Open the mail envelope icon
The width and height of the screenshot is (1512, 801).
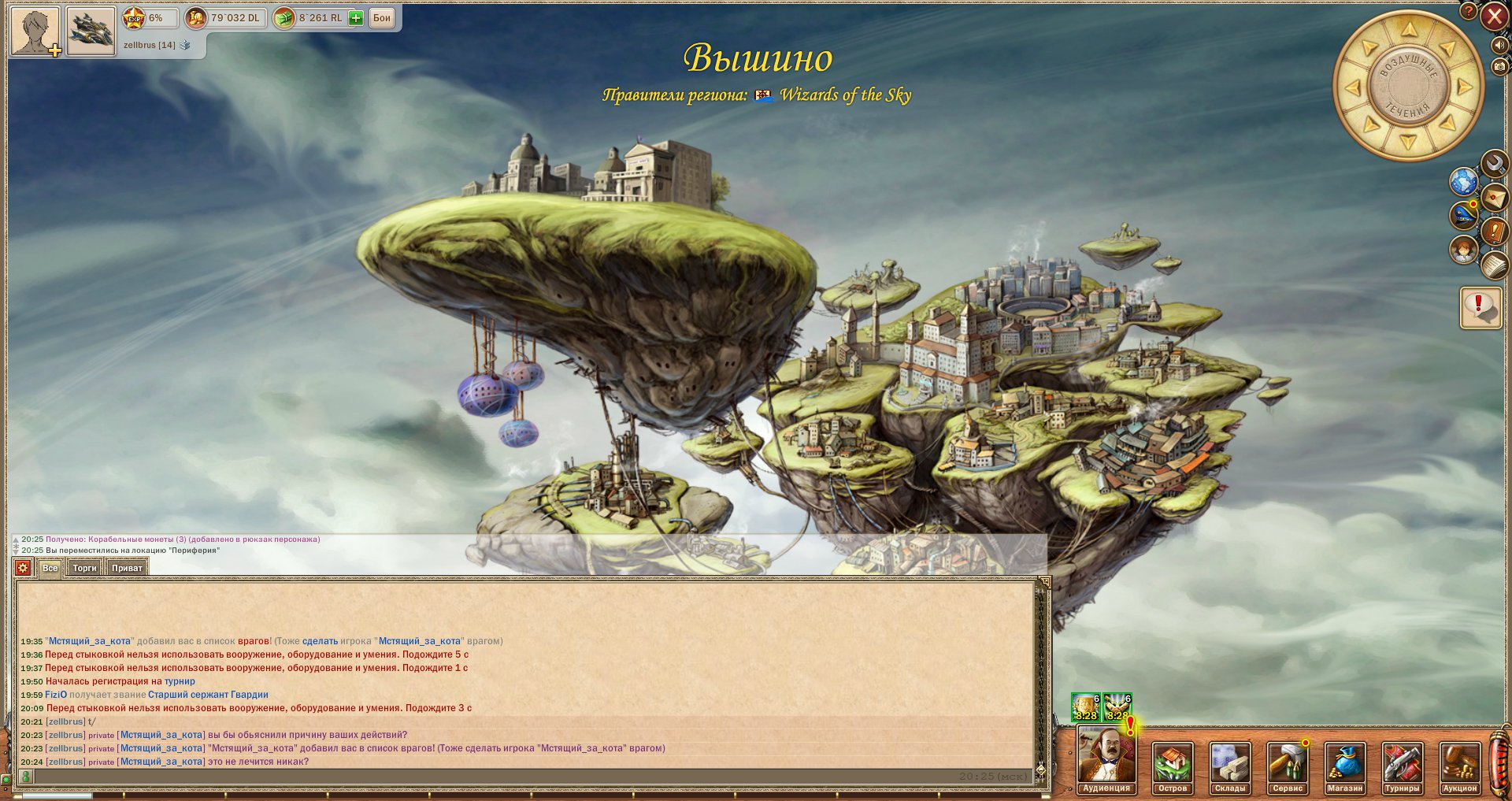tap(1494, 196)
